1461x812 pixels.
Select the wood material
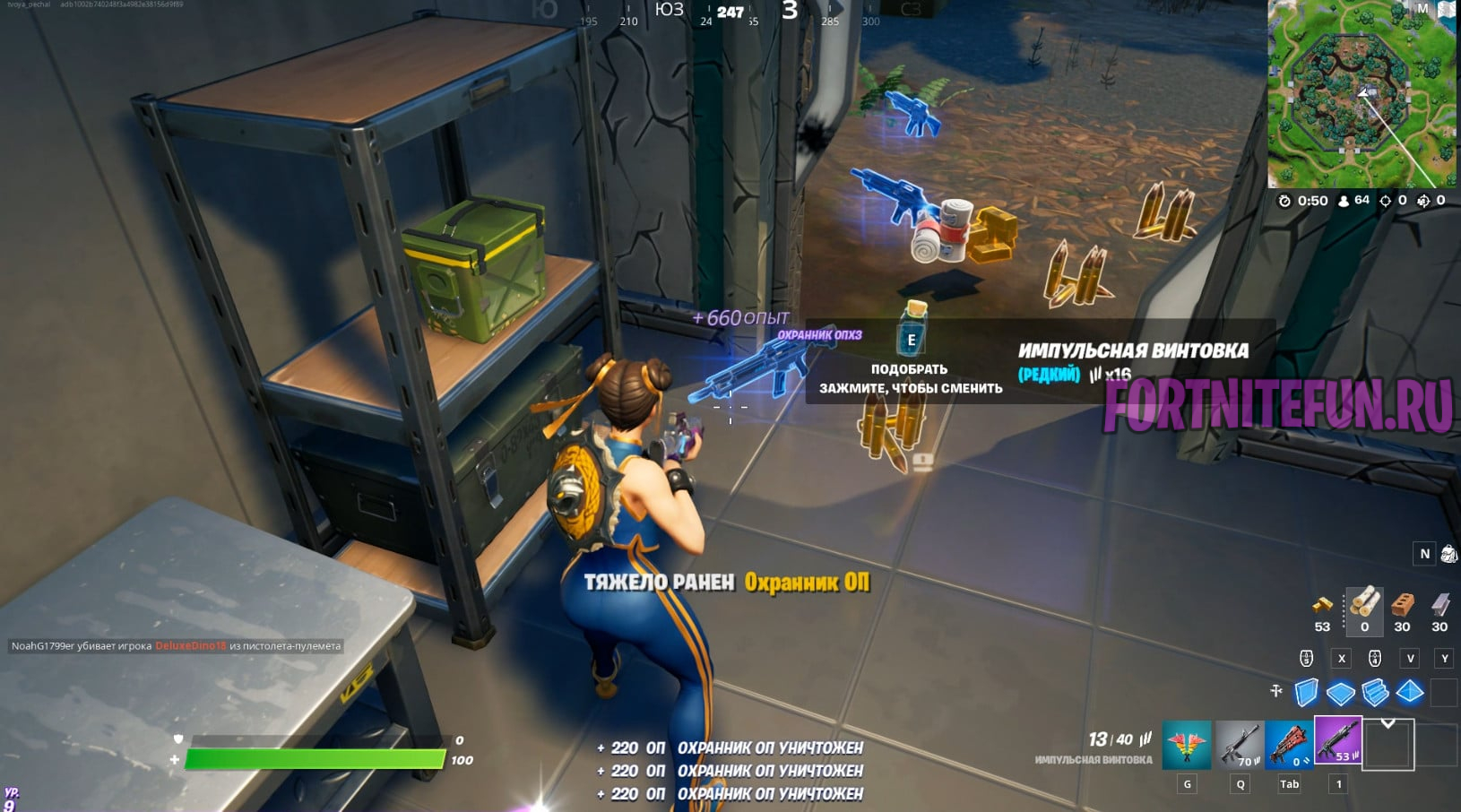pyautogui.click(x=1364, y=603)
